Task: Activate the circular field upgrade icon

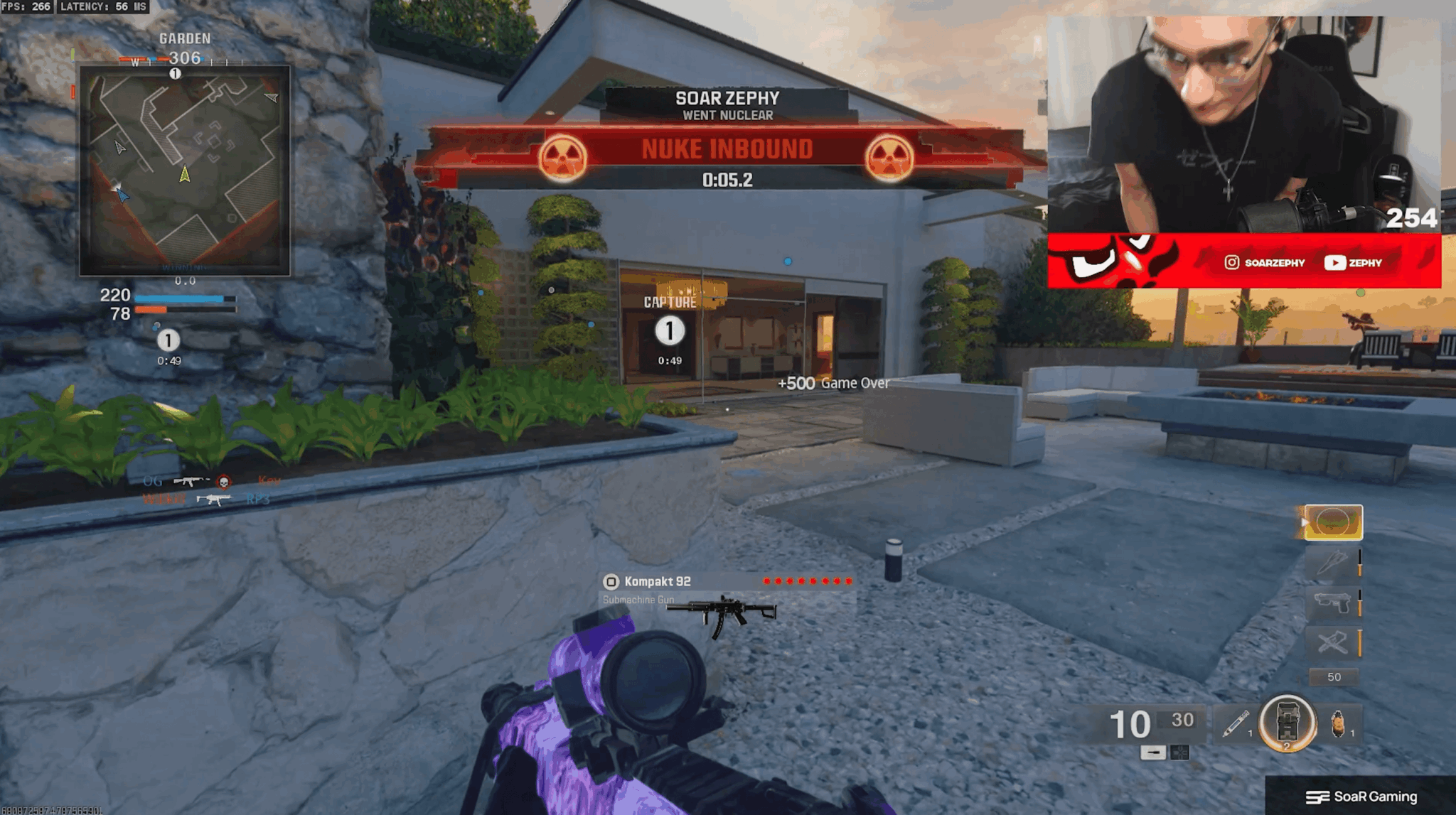Action: pos(1287,724)
